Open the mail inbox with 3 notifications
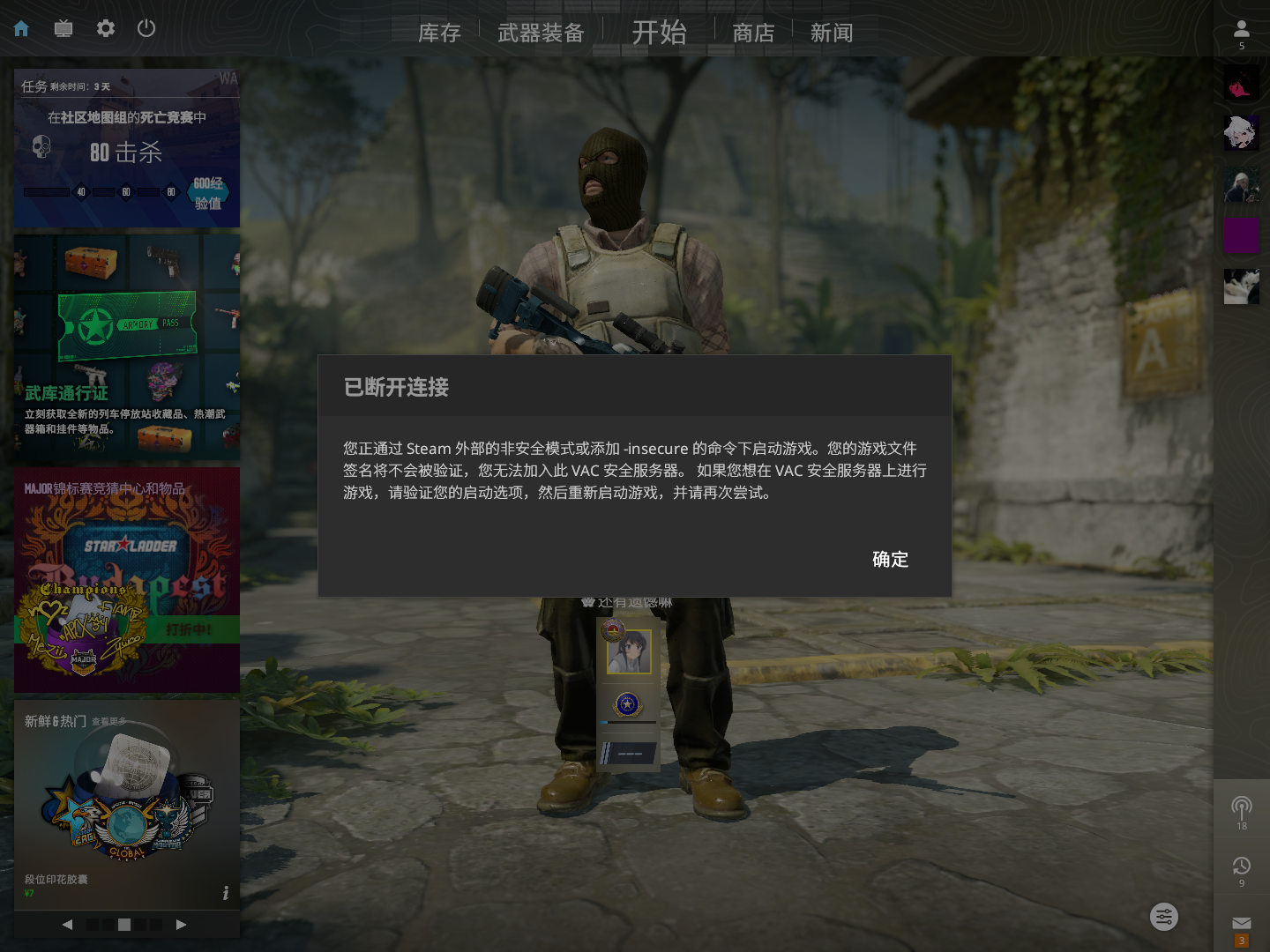The image size is (1270, 952). coord(1241,922)
